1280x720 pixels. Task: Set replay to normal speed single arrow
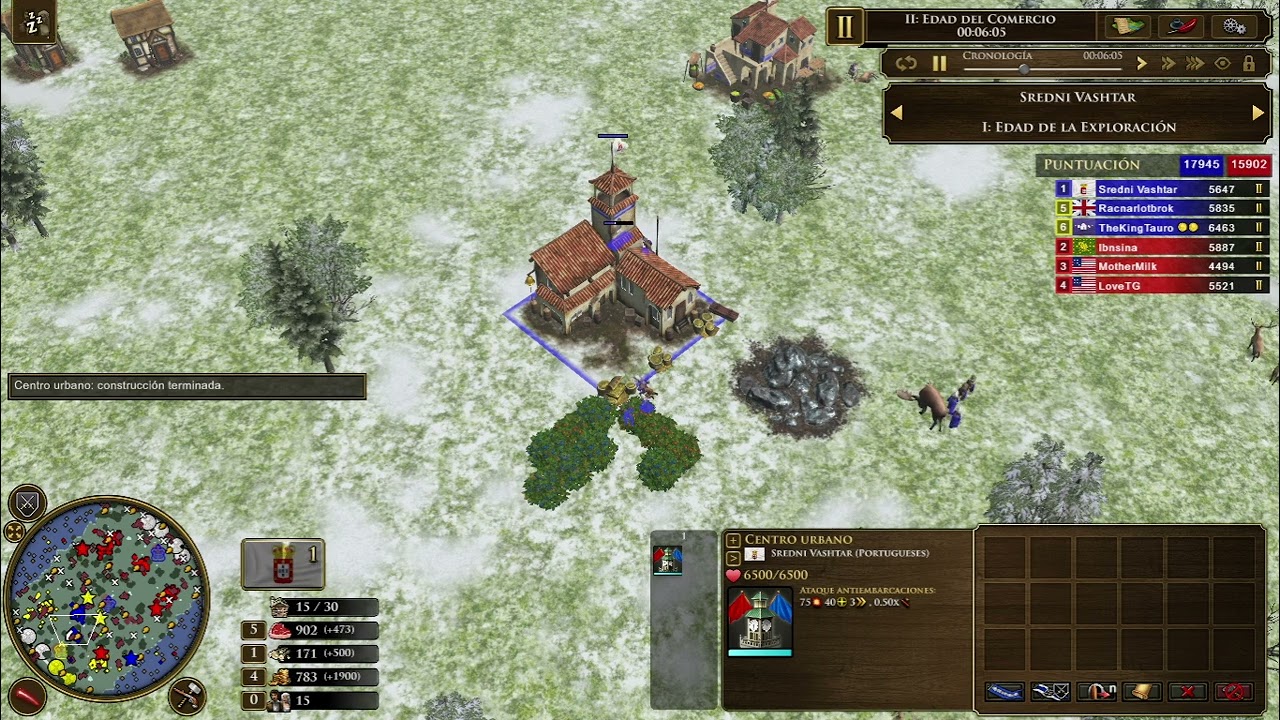click(x=1141, y=64)
